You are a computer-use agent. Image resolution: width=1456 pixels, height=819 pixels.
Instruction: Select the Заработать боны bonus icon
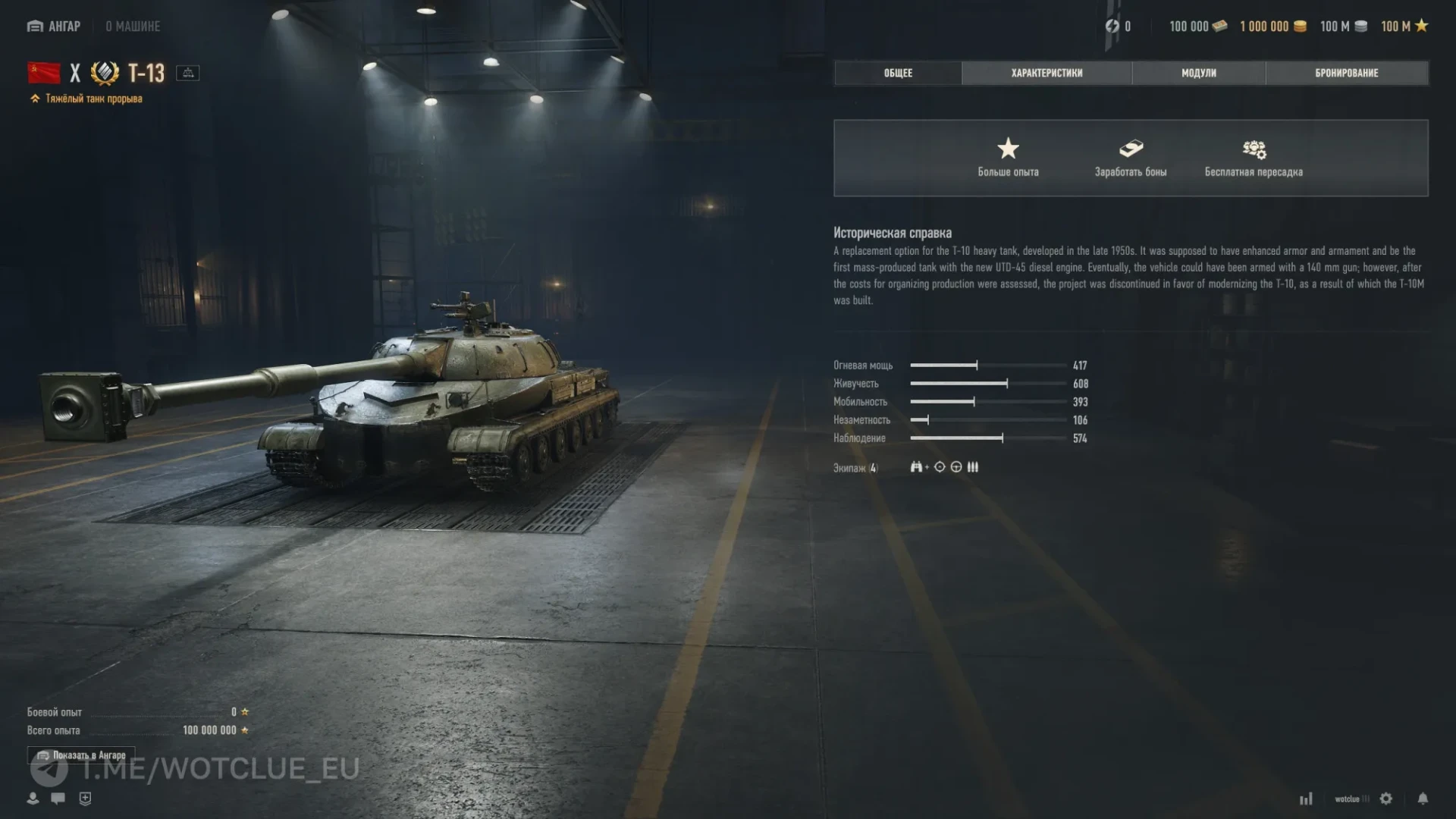(1130, 157)
